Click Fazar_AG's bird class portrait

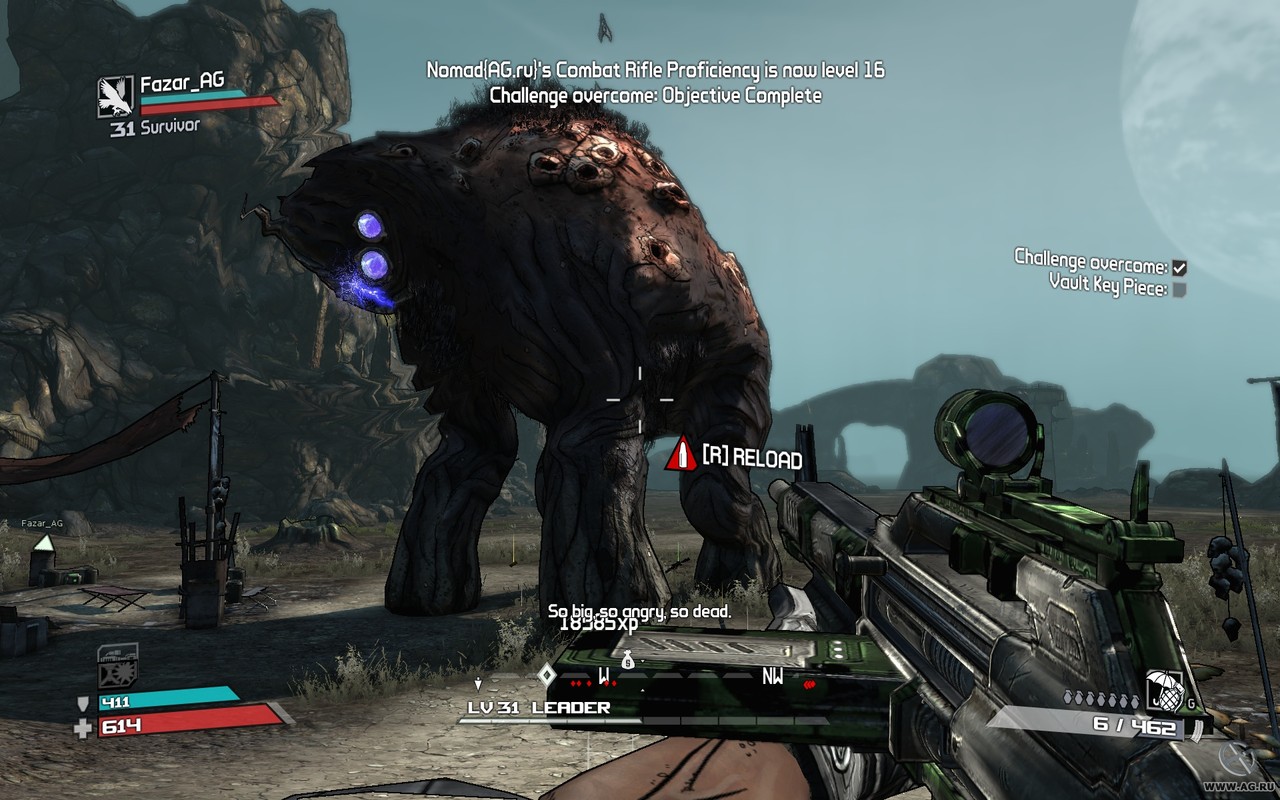point(115,96)
